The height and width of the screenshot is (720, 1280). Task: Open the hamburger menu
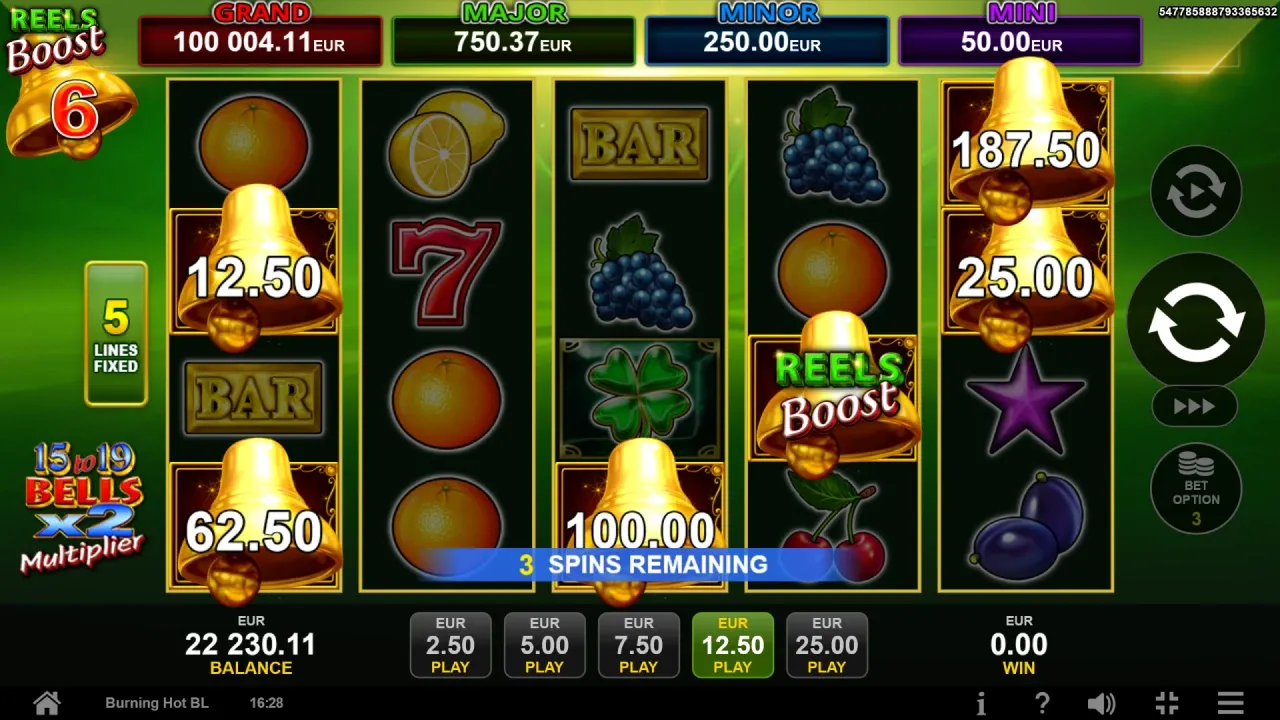1231,703
